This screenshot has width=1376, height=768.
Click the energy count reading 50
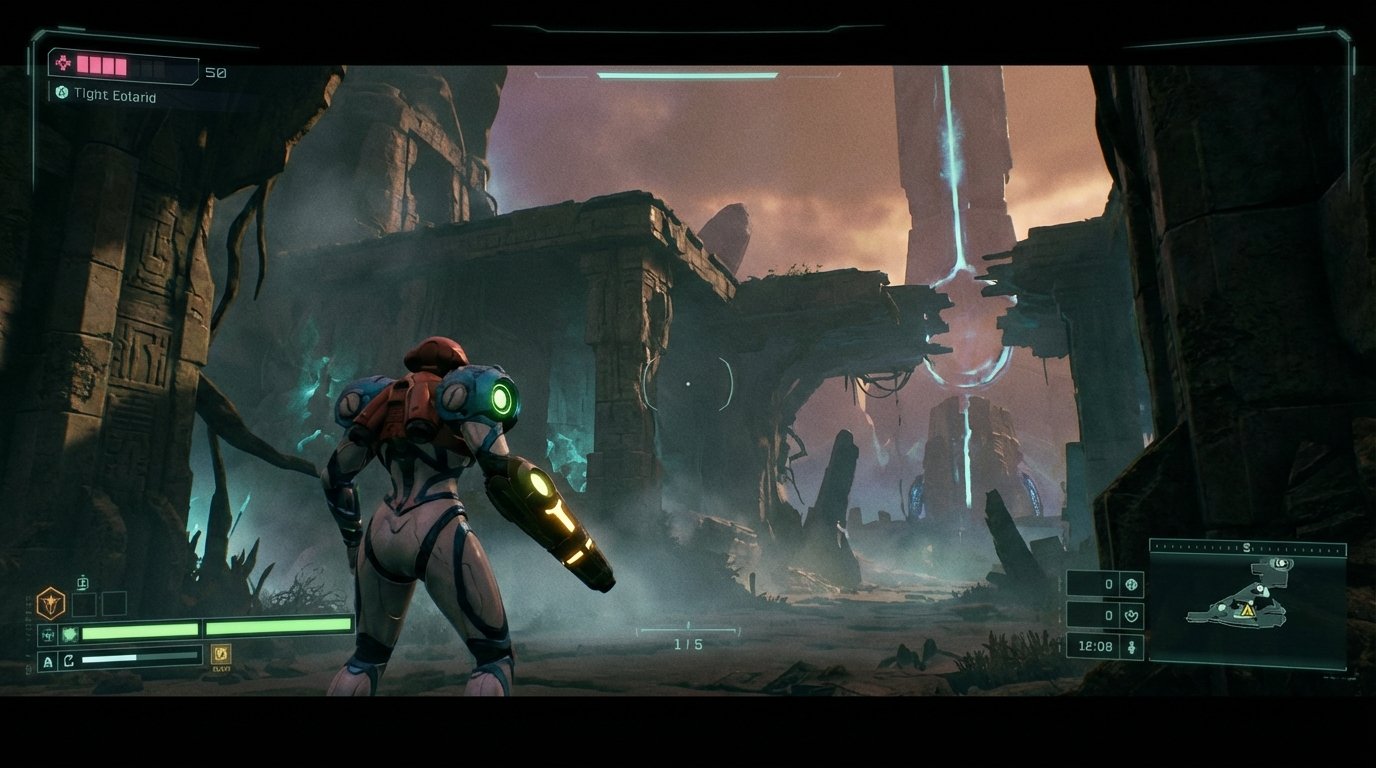point(214,73)
